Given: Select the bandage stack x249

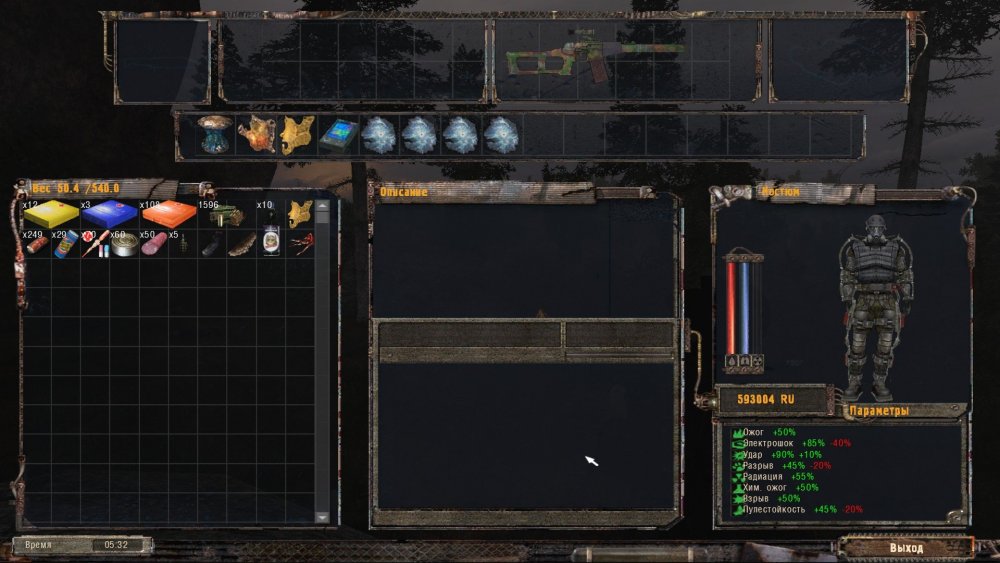Looking at the screenshot, I should click(x=37, y=243).
